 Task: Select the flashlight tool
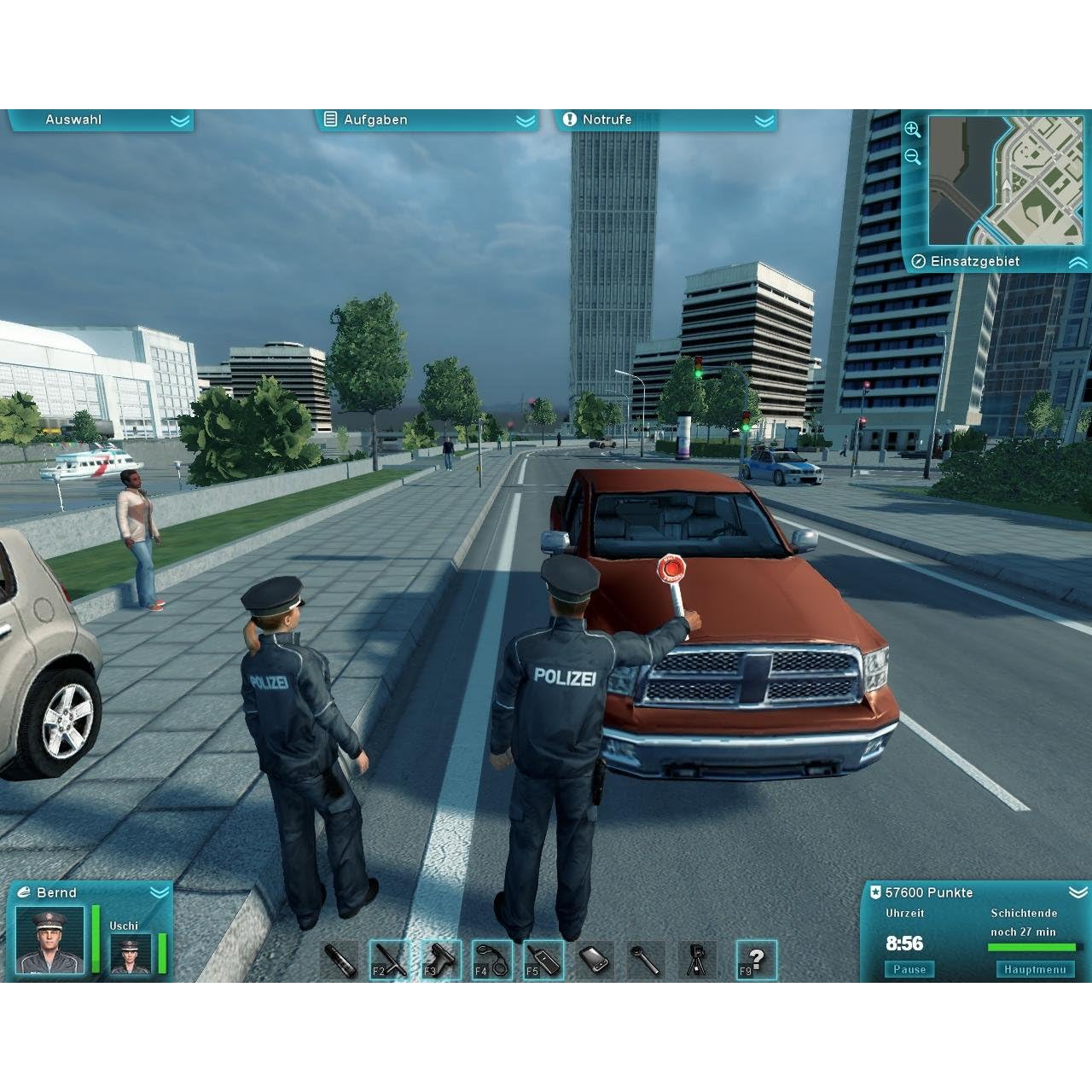point(339,961)
